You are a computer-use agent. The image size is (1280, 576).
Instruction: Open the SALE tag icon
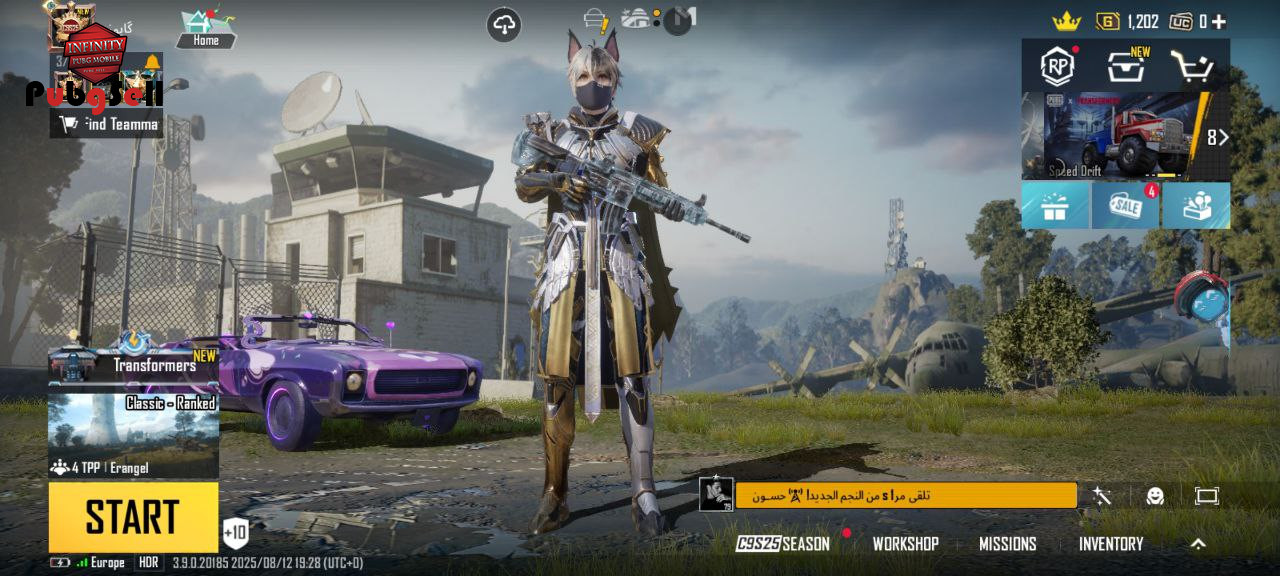[1125, 206]
